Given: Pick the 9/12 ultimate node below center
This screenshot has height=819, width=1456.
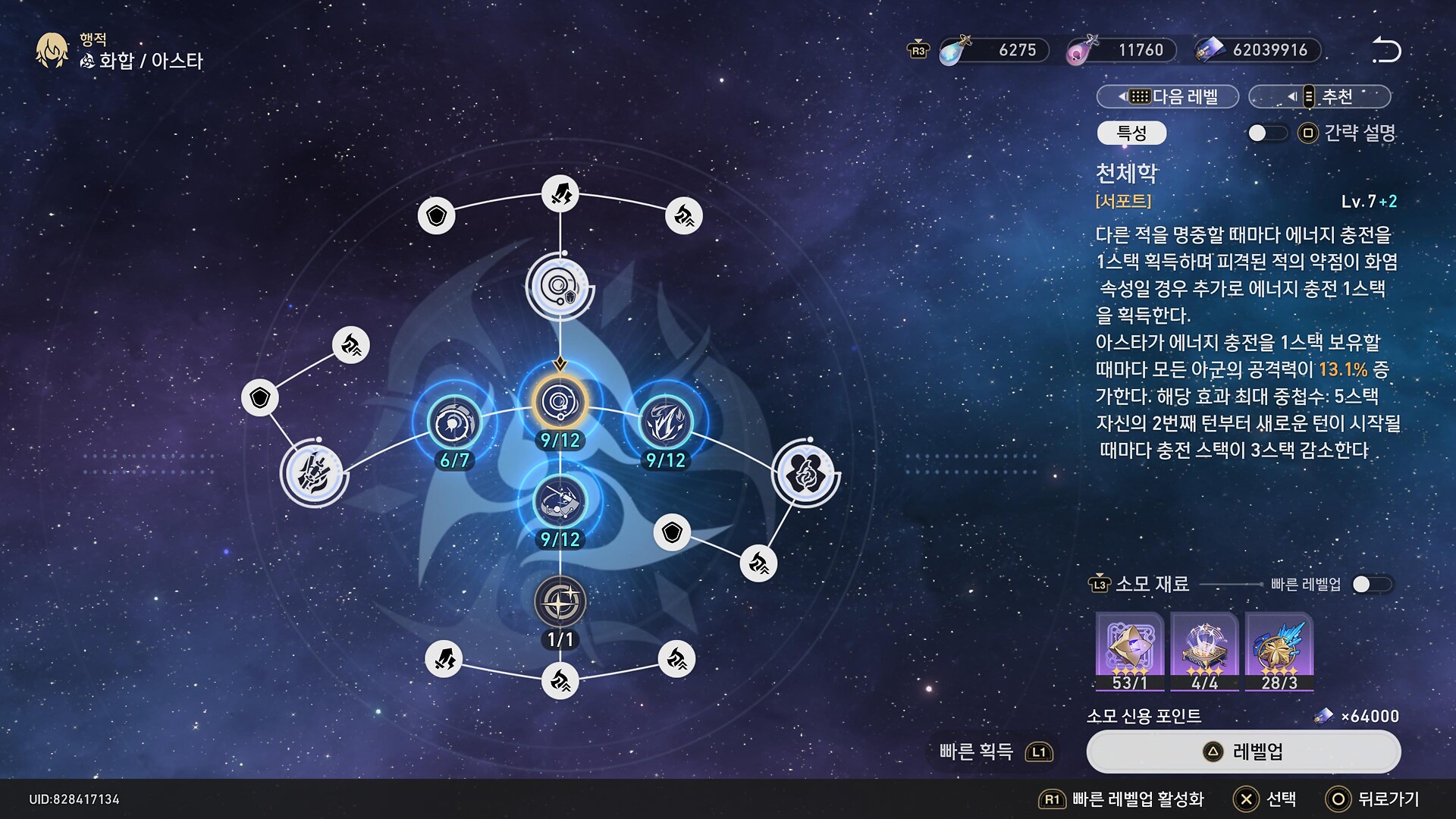Looking at the screenshot, I should 560,501.
